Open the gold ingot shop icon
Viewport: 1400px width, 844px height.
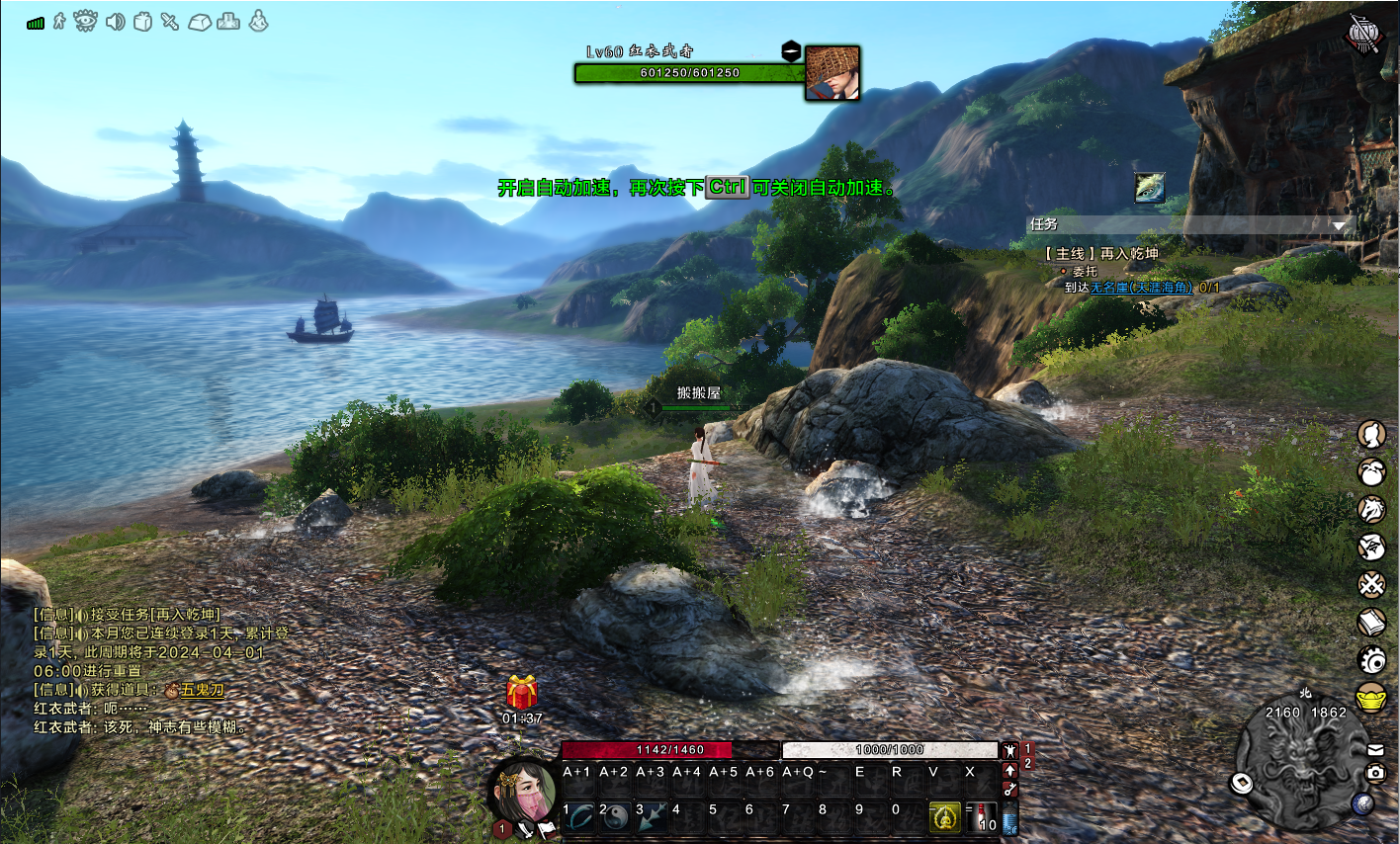pos(1371,696)
